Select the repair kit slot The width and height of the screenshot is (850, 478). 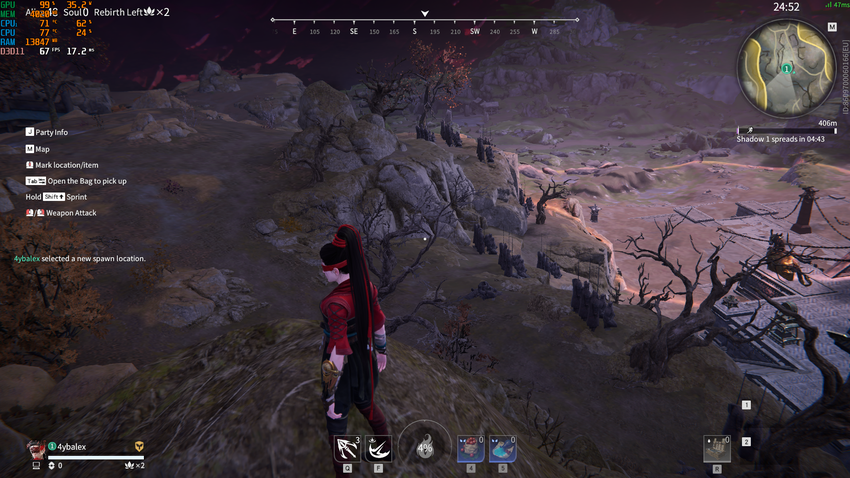tap(717, 449)
